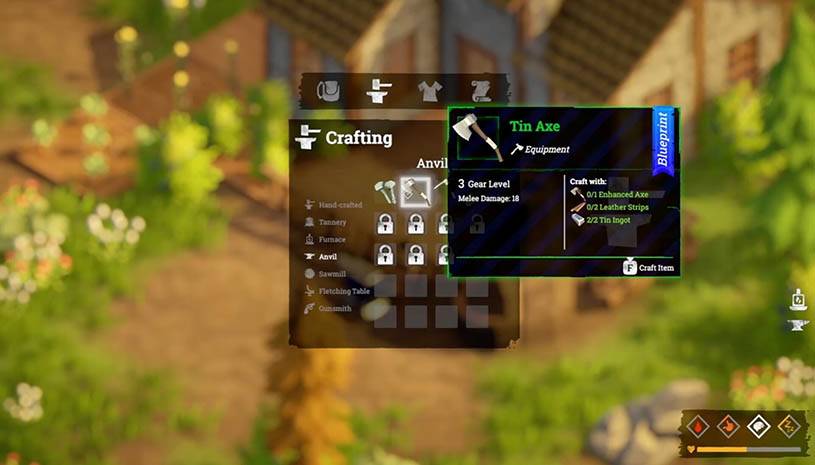Switch to the Sawmill recipes

(x=331, y=273)
